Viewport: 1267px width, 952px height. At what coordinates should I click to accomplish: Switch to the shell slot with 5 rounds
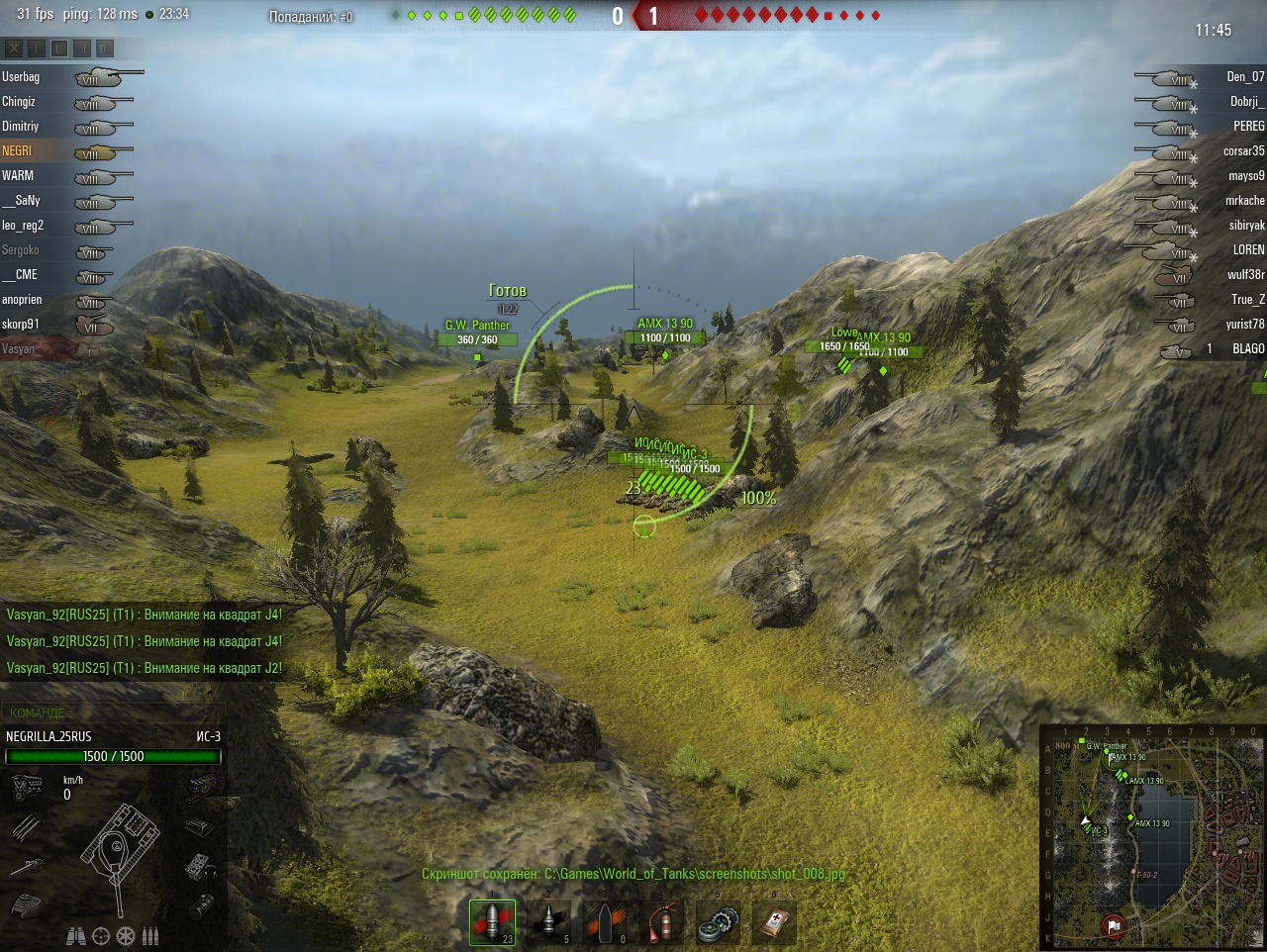point(548,922)
